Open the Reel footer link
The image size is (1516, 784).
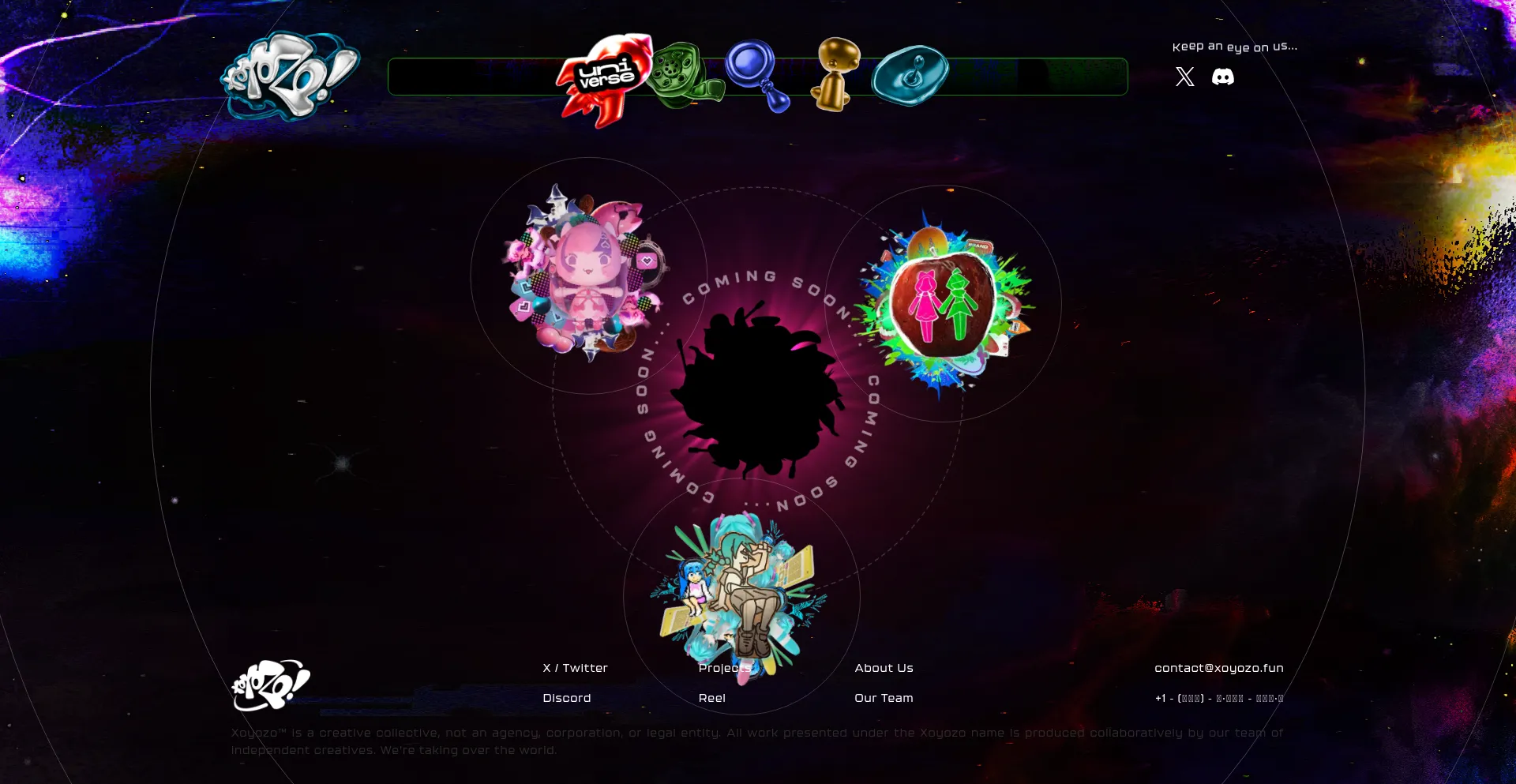click(711, 698)
